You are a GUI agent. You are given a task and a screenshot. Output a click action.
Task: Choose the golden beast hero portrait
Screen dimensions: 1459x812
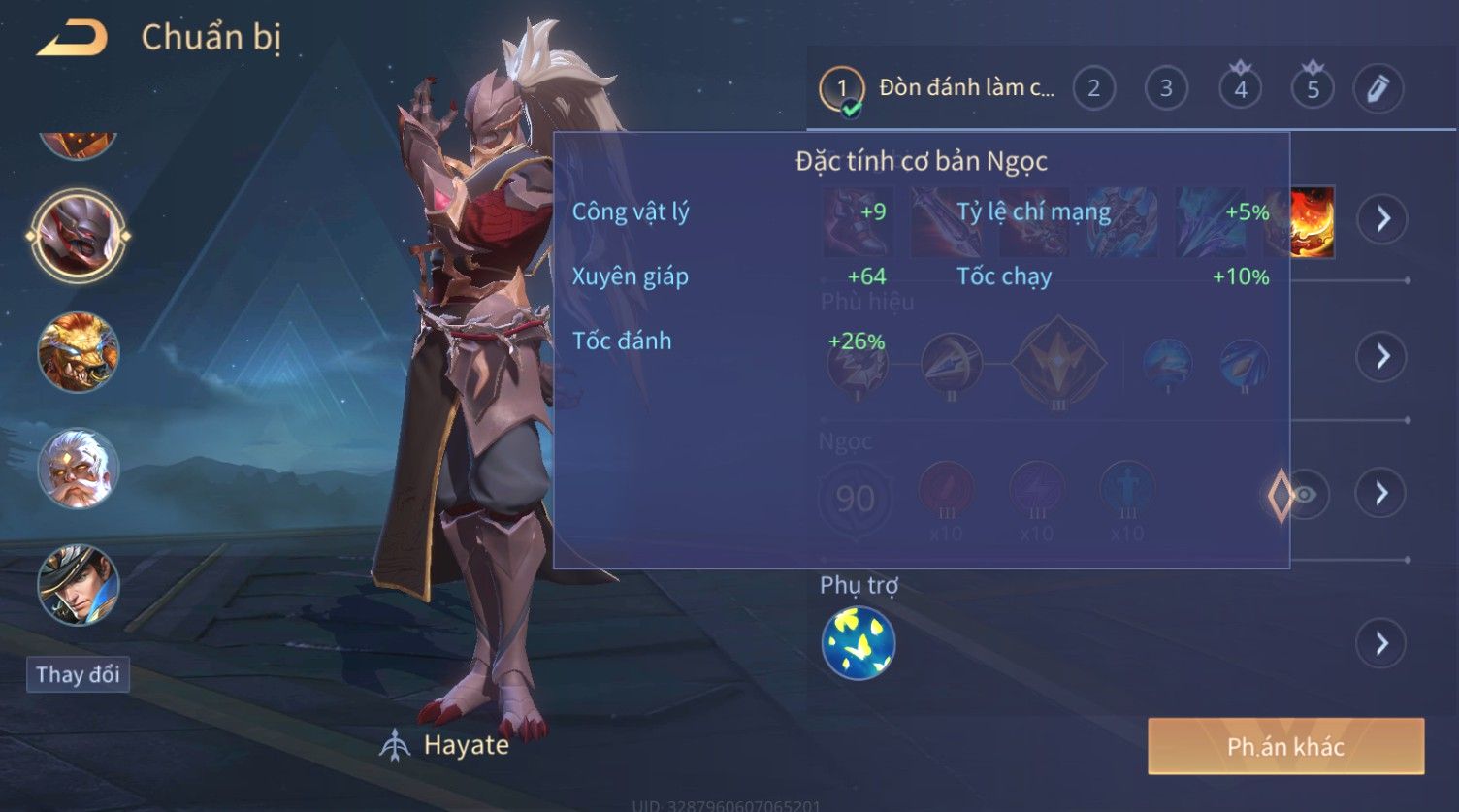pos(78,351)
